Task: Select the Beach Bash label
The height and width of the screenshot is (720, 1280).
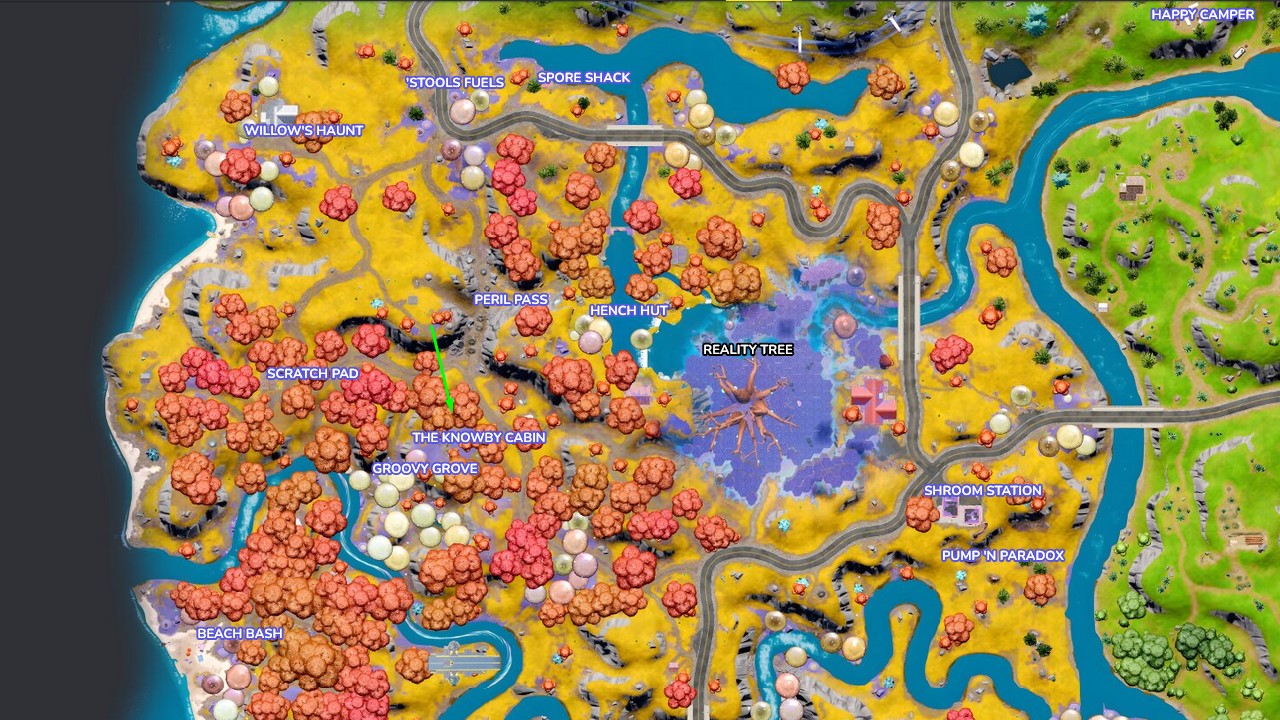Action: pyautogui.click(x=240, y=633)
